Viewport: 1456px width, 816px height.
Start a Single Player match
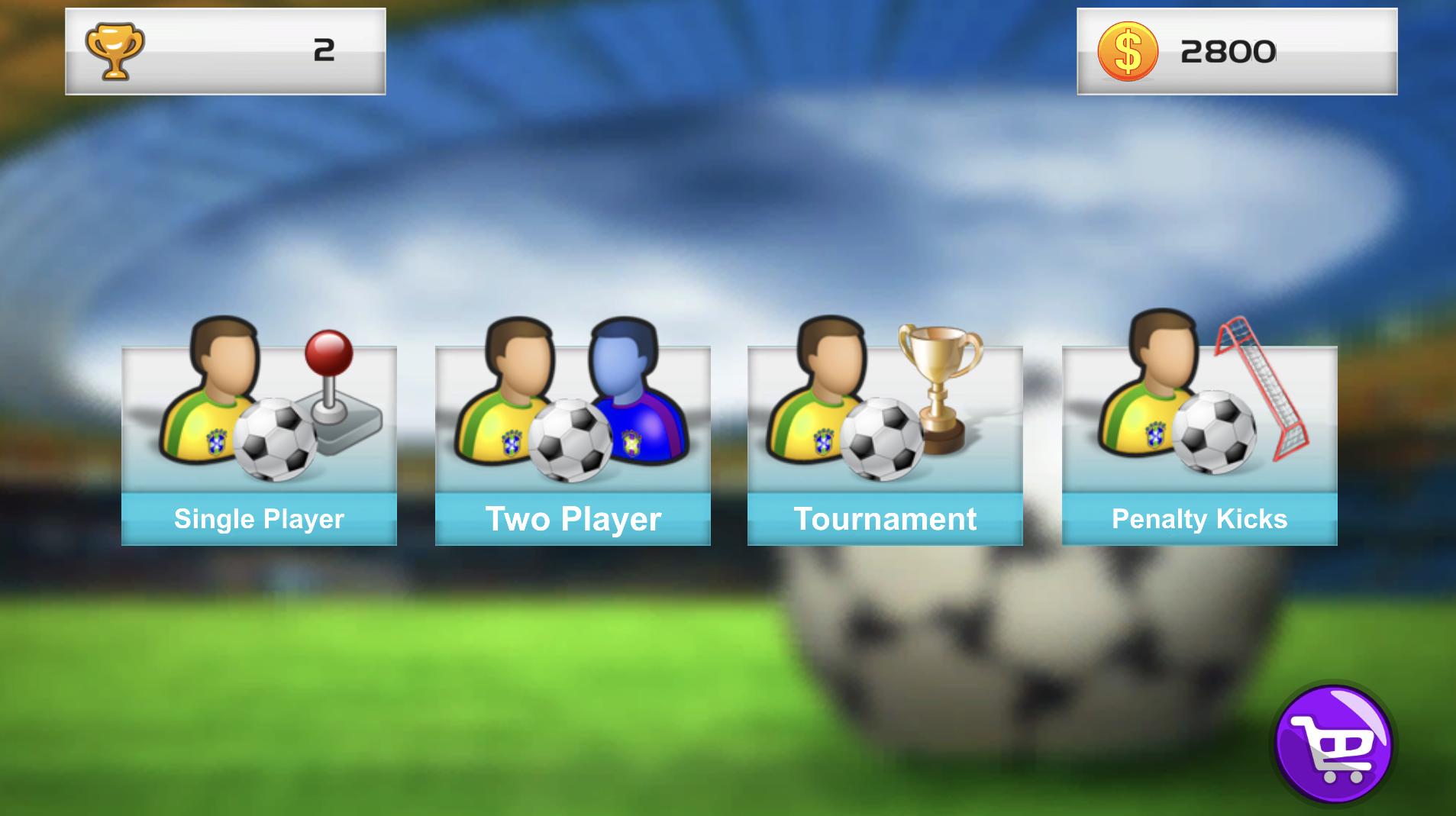(258, 443)
